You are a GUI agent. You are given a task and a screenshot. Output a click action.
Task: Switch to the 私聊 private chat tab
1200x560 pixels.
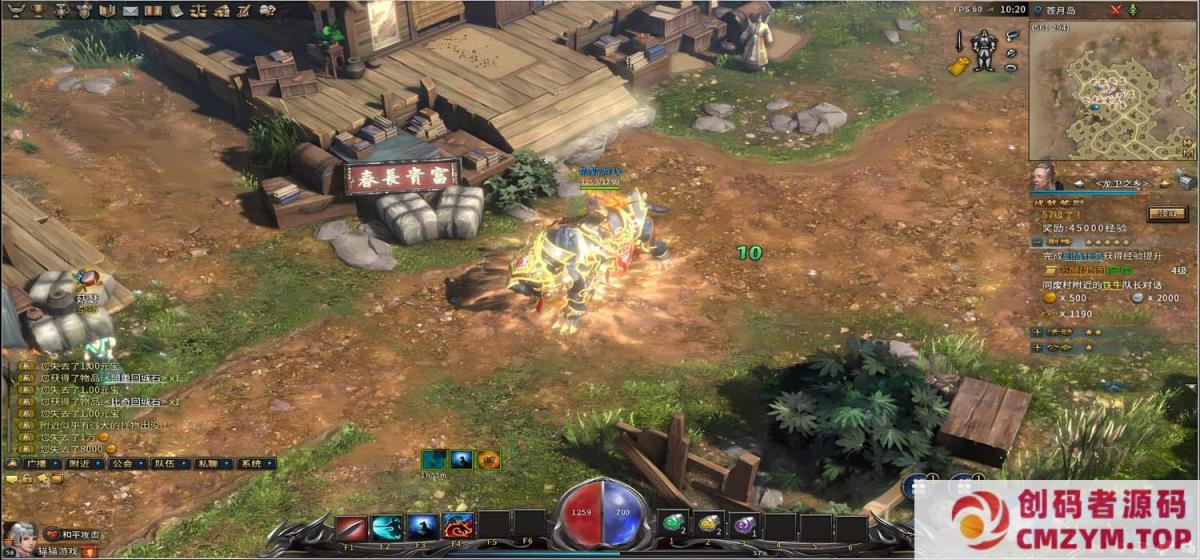tap(209, 464)
